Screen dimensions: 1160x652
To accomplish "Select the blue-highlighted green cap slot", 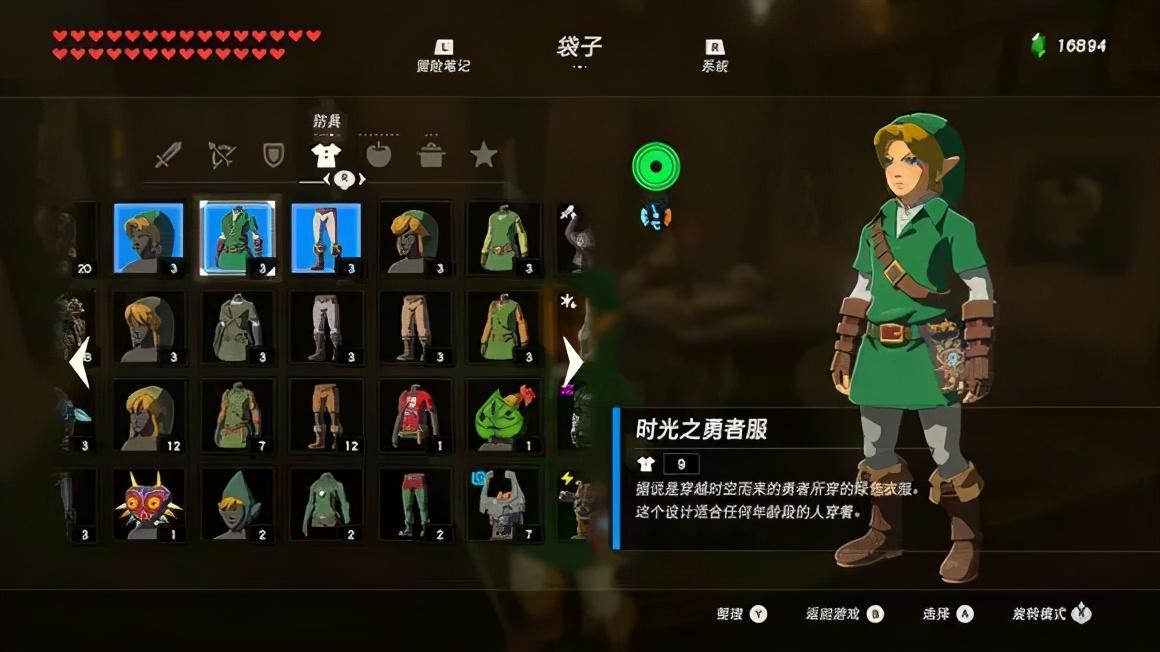I will click(x=149, y=238).
